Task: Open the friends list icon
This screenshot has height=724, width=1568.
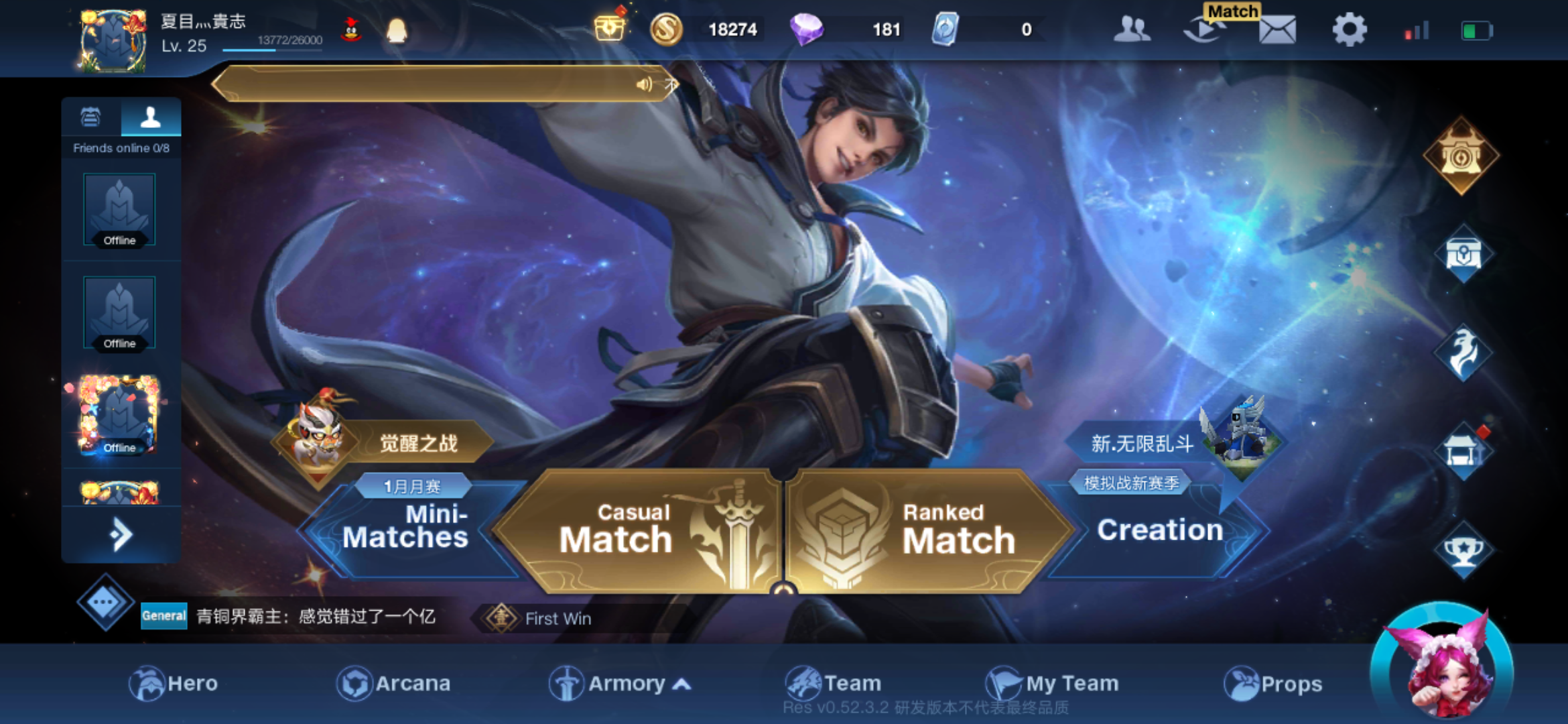Action: coord(1131,29)
